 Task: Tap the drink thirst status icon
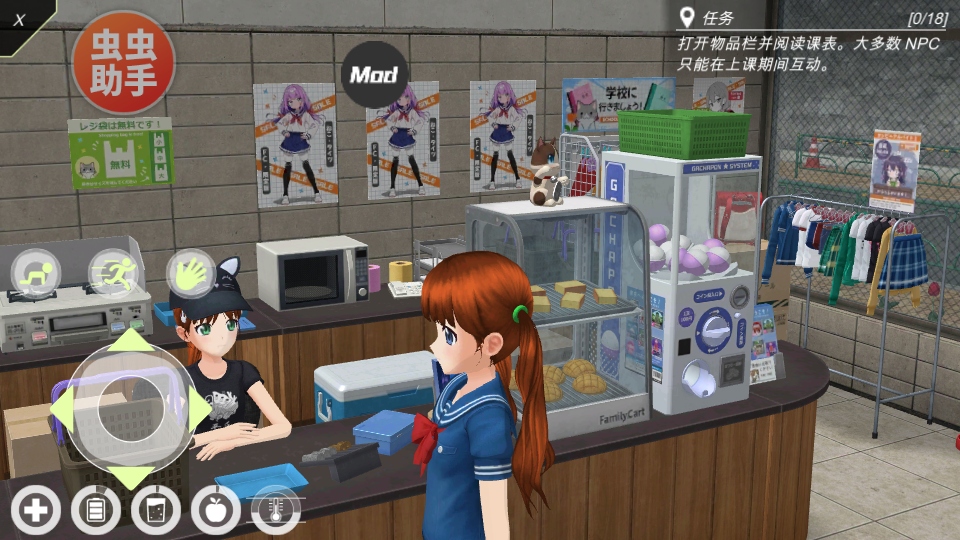coord(156,511)
